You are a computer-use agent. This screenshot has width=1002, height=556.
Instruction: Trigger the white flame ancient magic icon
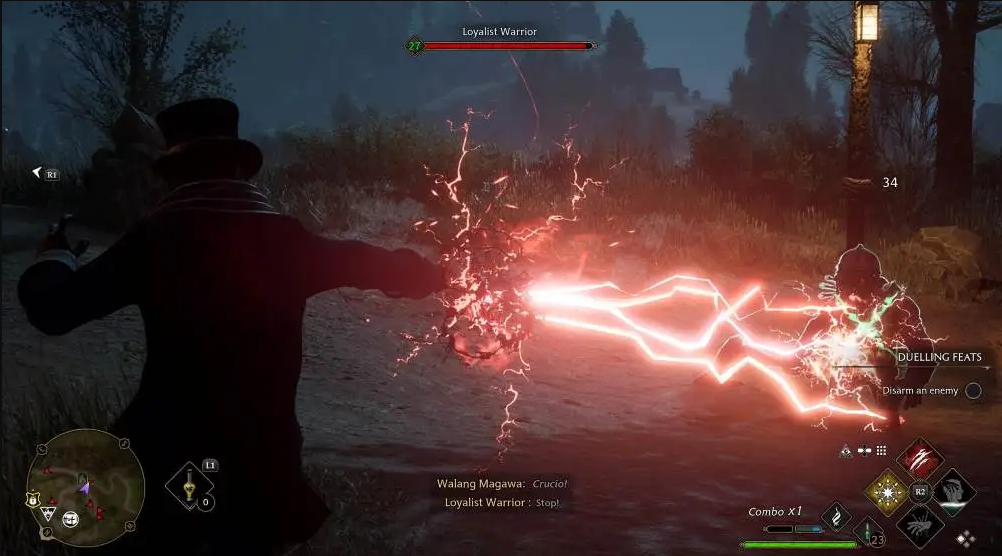835,515
